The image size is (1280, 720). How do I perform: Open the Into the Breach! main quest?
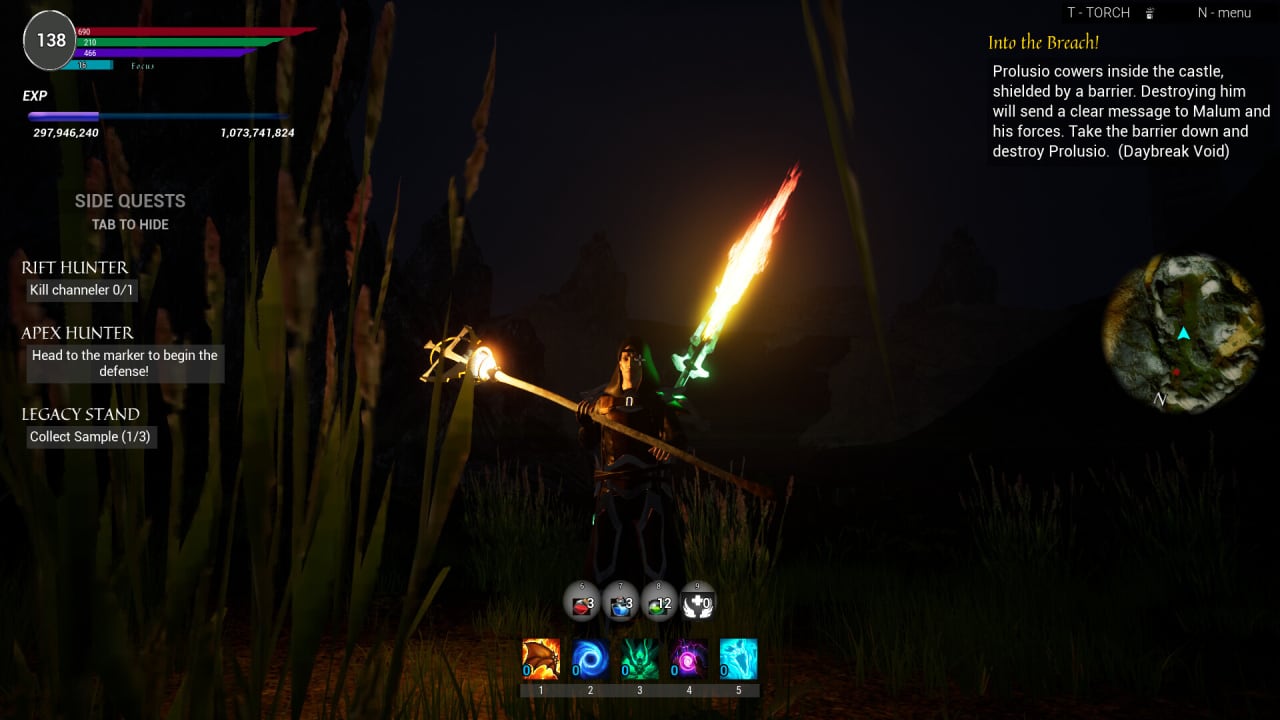tap(1044, 43)
